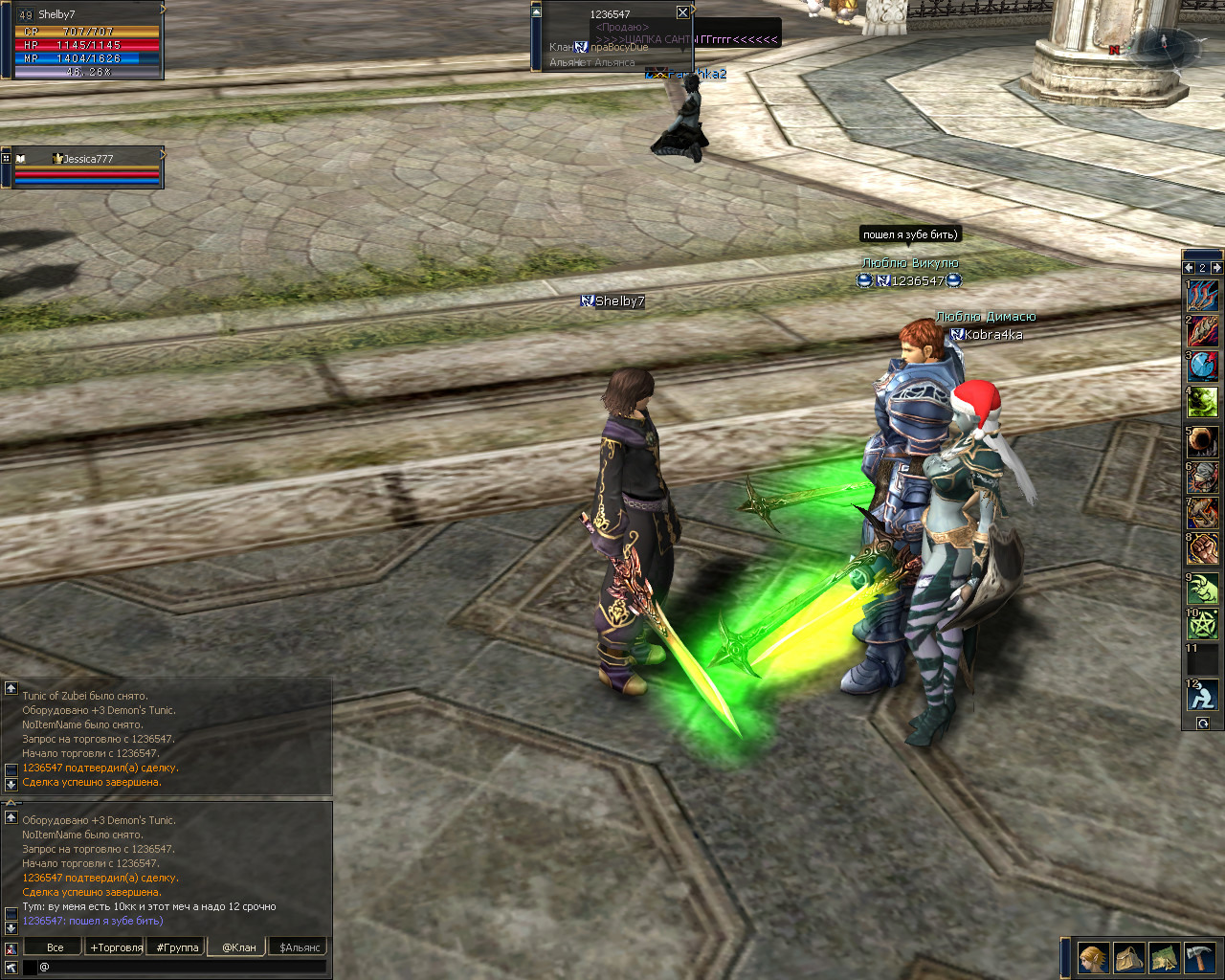Close the 1236547 target window
The image size is (1225, 980).
682,12
